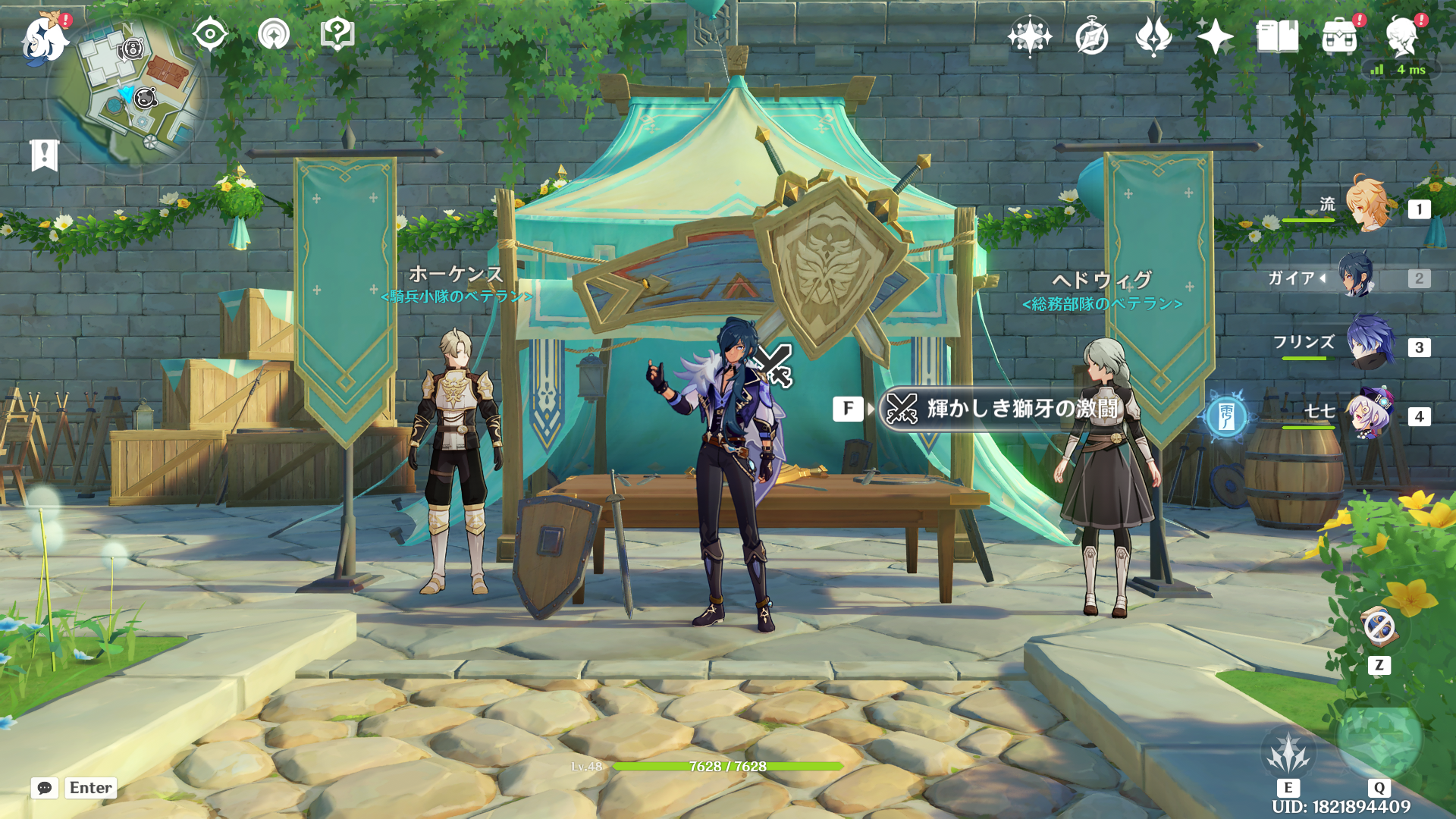Select party member ガイア

[1357, 276]
